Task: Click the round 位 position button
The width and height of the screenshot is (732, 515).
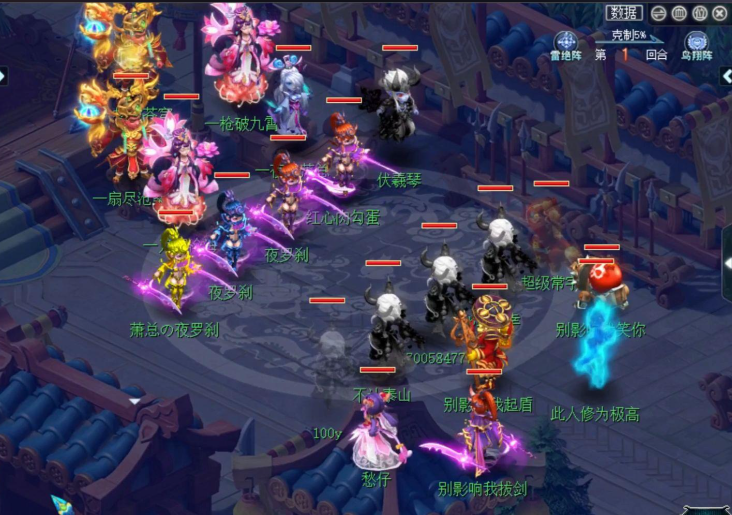Action: pyautogui.click(x=700, y=14)
